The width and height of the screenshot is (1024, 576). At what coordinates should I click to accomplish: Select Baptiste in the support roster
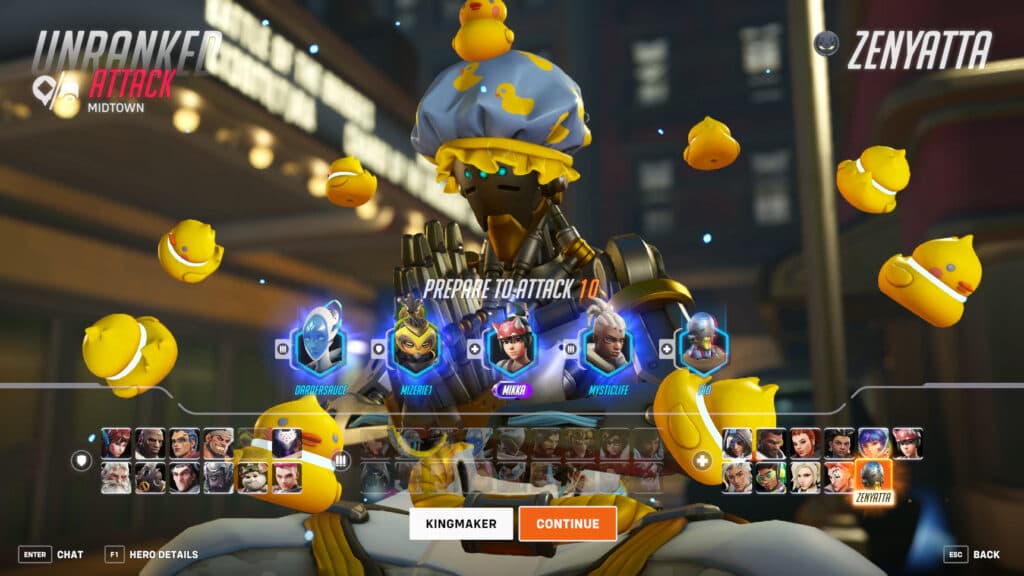[770, 443]
